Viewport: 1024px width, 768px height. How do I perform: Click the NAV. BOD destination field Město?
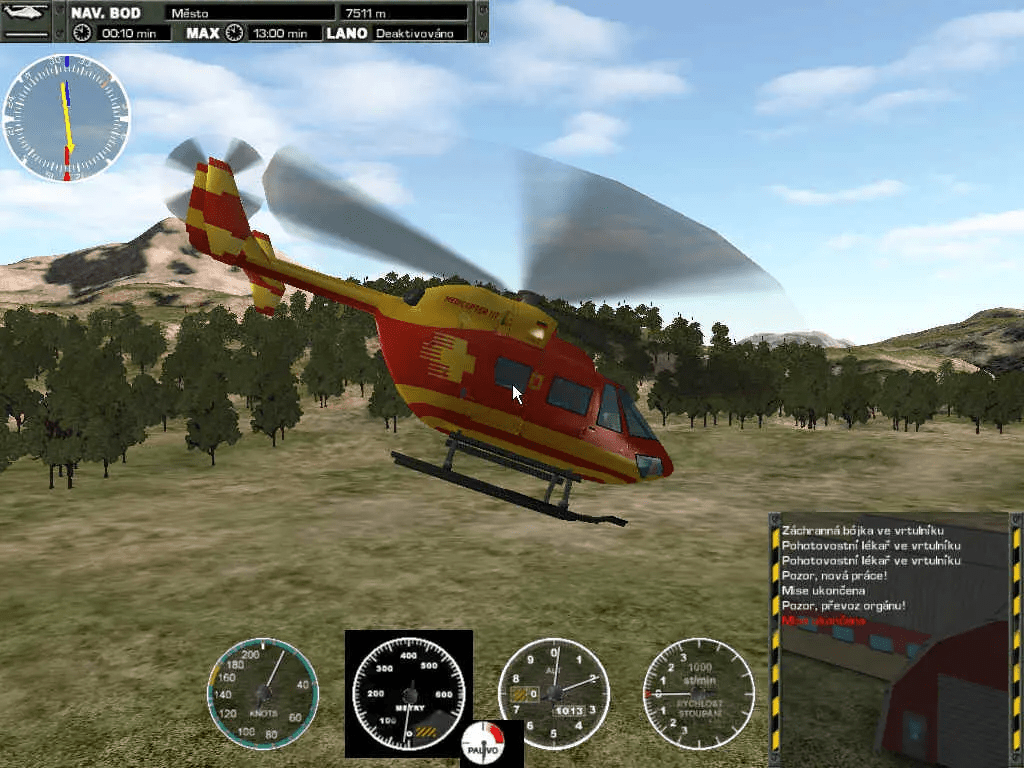[x=250, y=13]
